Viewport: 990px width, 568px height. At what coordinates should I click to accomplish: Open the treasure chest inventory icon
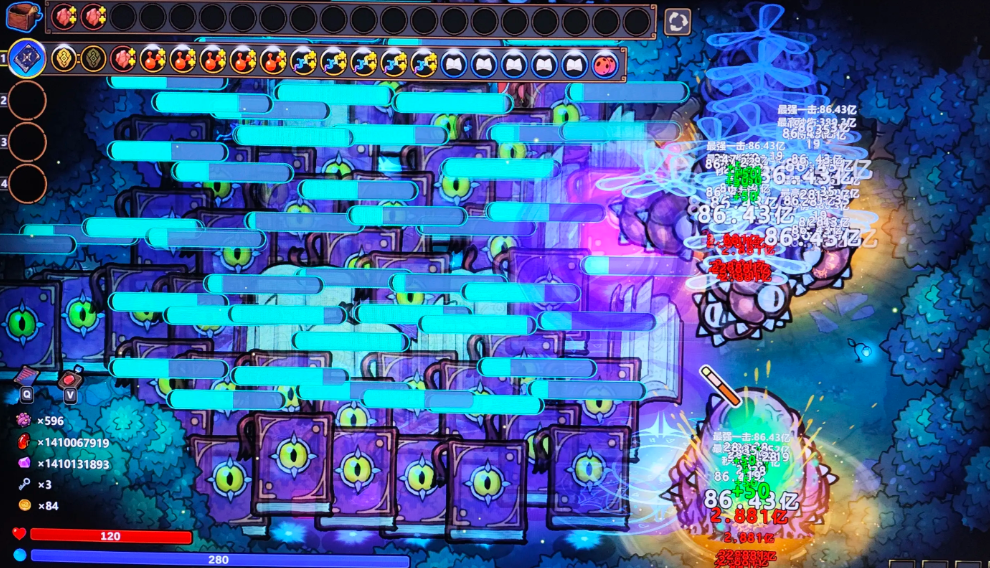click(24, 17)
